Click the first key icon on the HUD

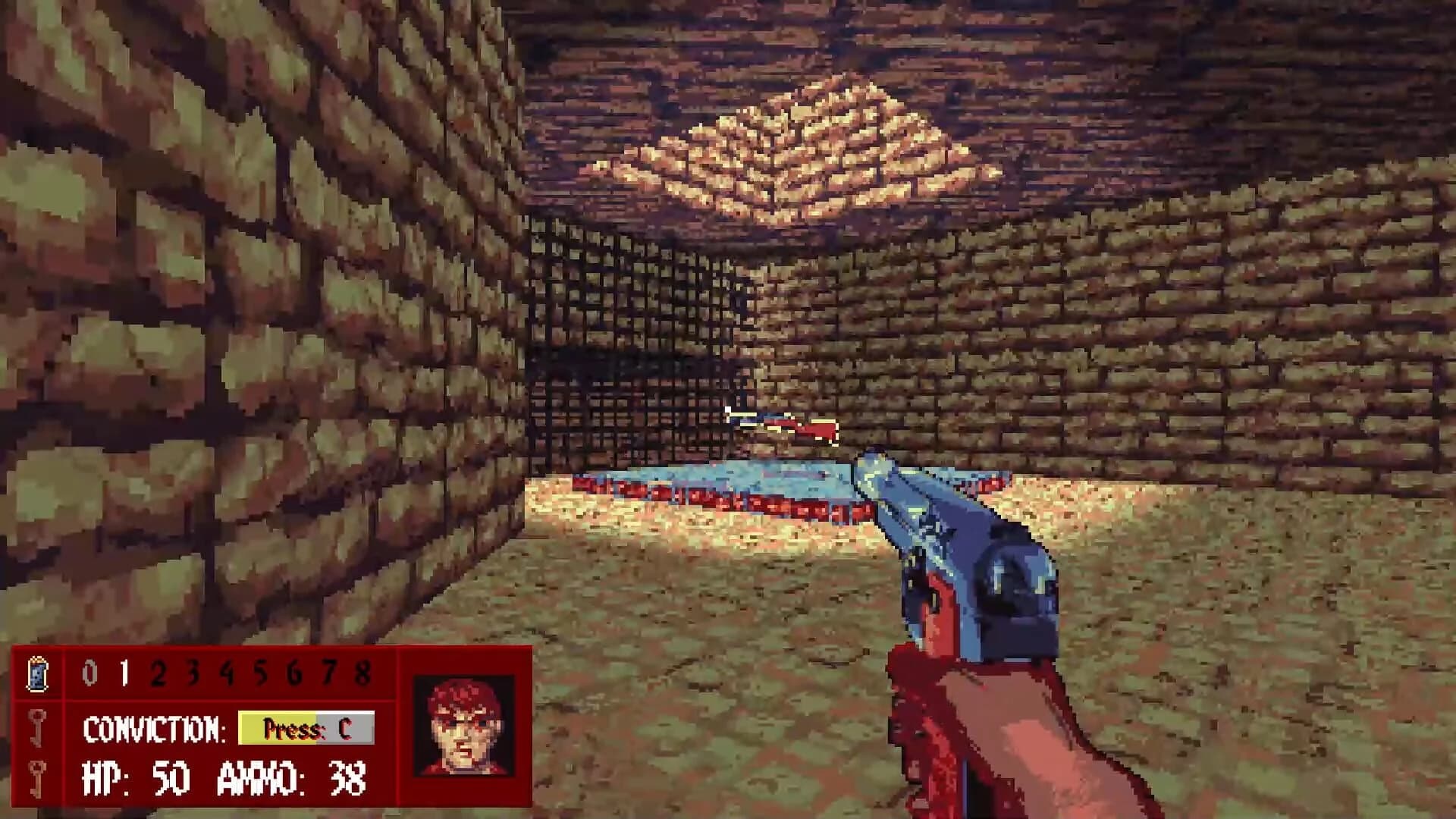(x=38, y=728)
